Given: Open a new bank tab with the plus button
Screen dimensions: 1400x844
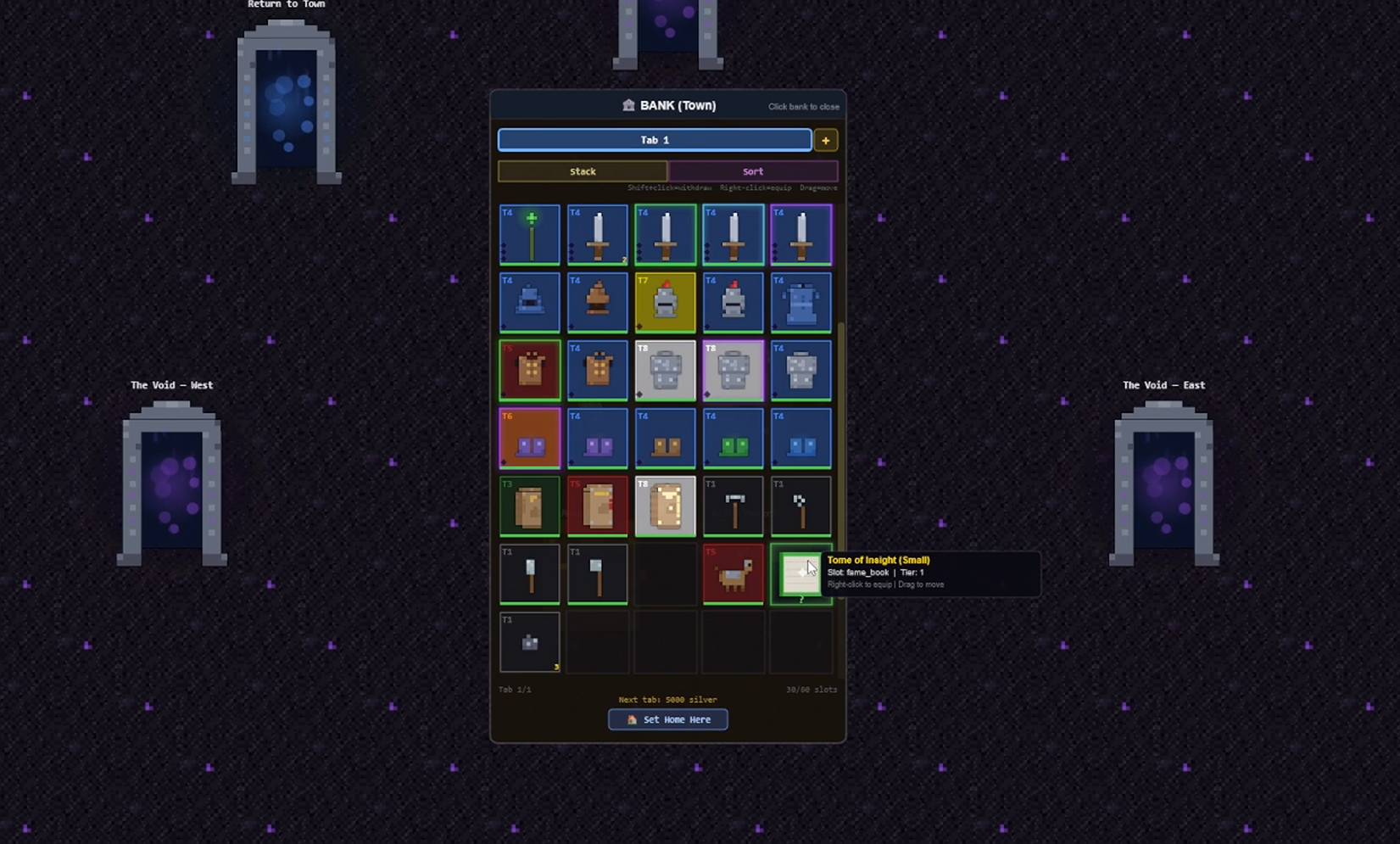Looking at the screenshot, I should coord(825,140).
